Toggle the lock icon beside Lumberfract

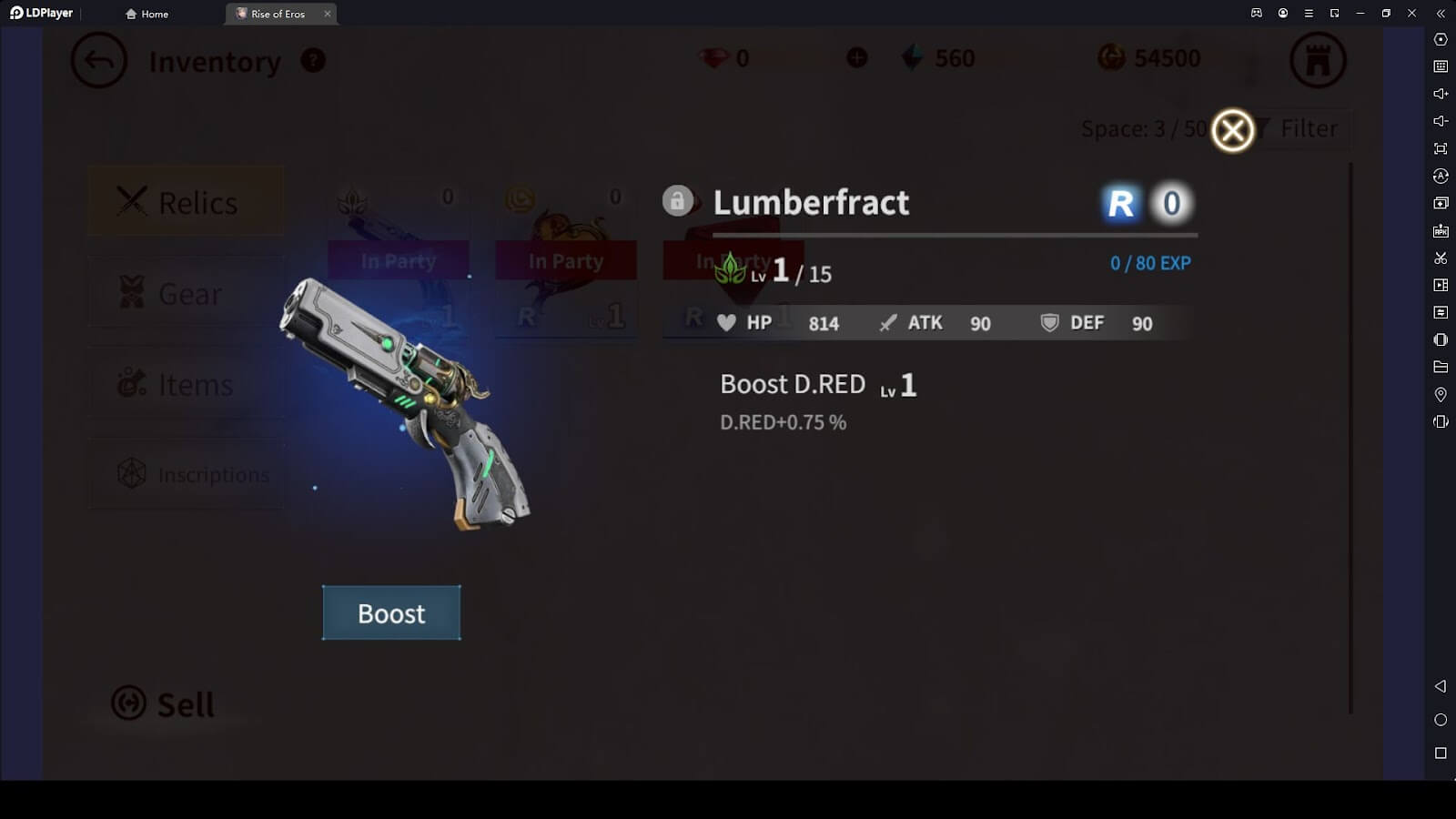677,200
